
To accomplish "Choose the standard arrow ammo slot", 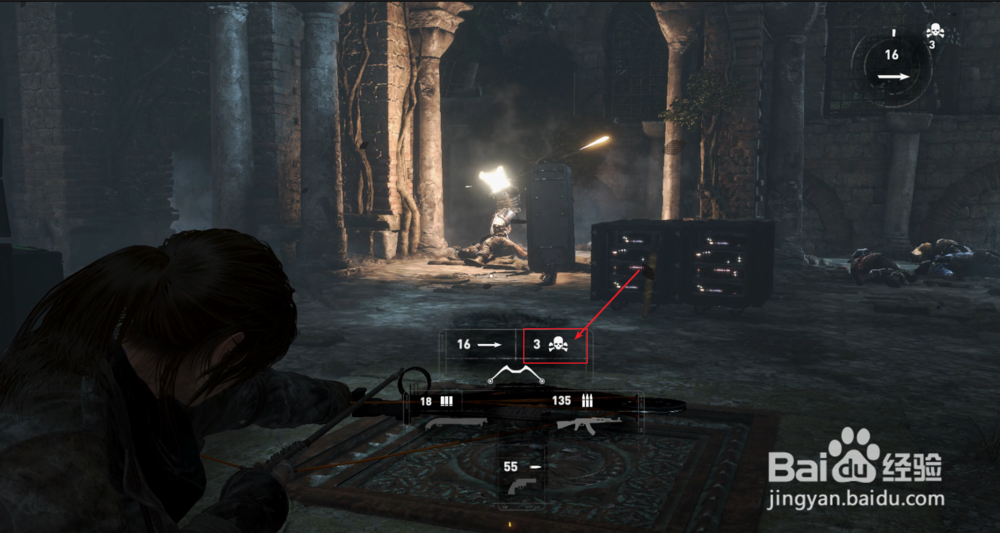I will tap(478, 344).
